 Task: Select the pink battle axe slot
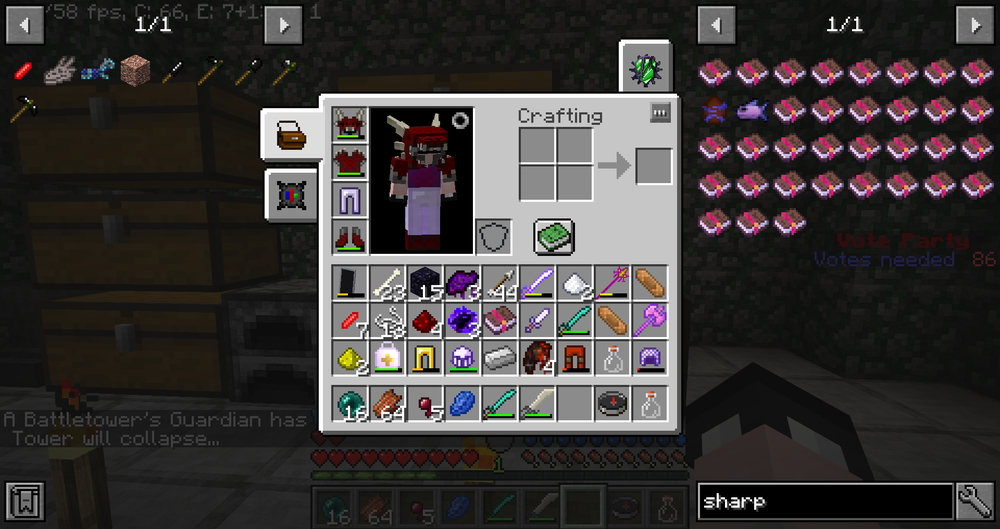click(648, 321)
